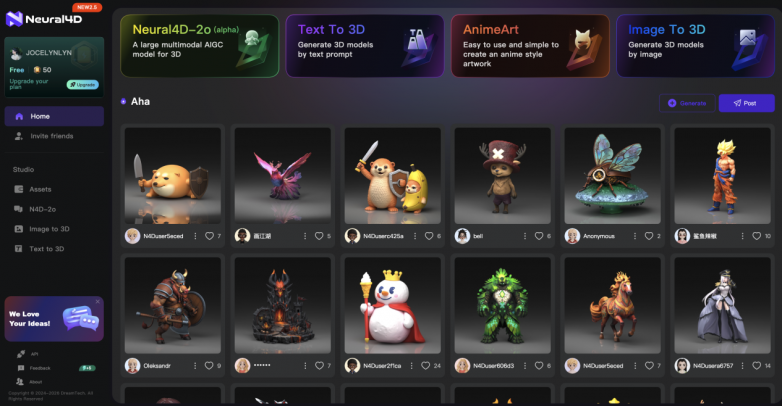Screen dimensions: 782x406
Task: Open the Assets studio page
Action: [40, 188]
